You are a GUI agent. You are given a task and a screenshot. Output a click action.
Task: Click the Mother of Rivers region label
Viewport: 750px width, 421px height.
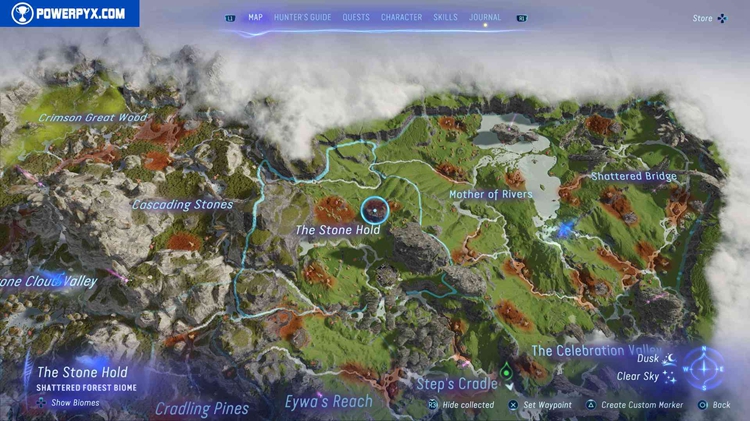point(490,194)
